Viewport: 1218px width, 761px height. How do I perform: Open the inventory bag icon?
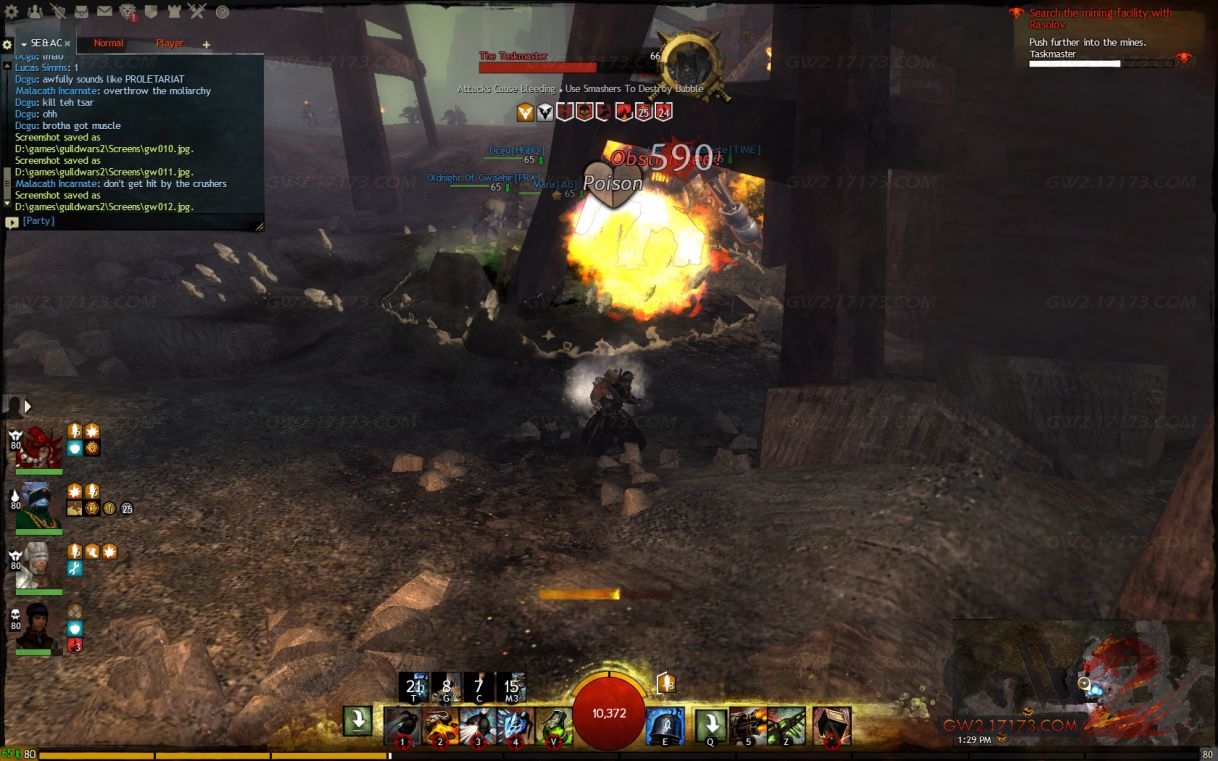point(83,12)
